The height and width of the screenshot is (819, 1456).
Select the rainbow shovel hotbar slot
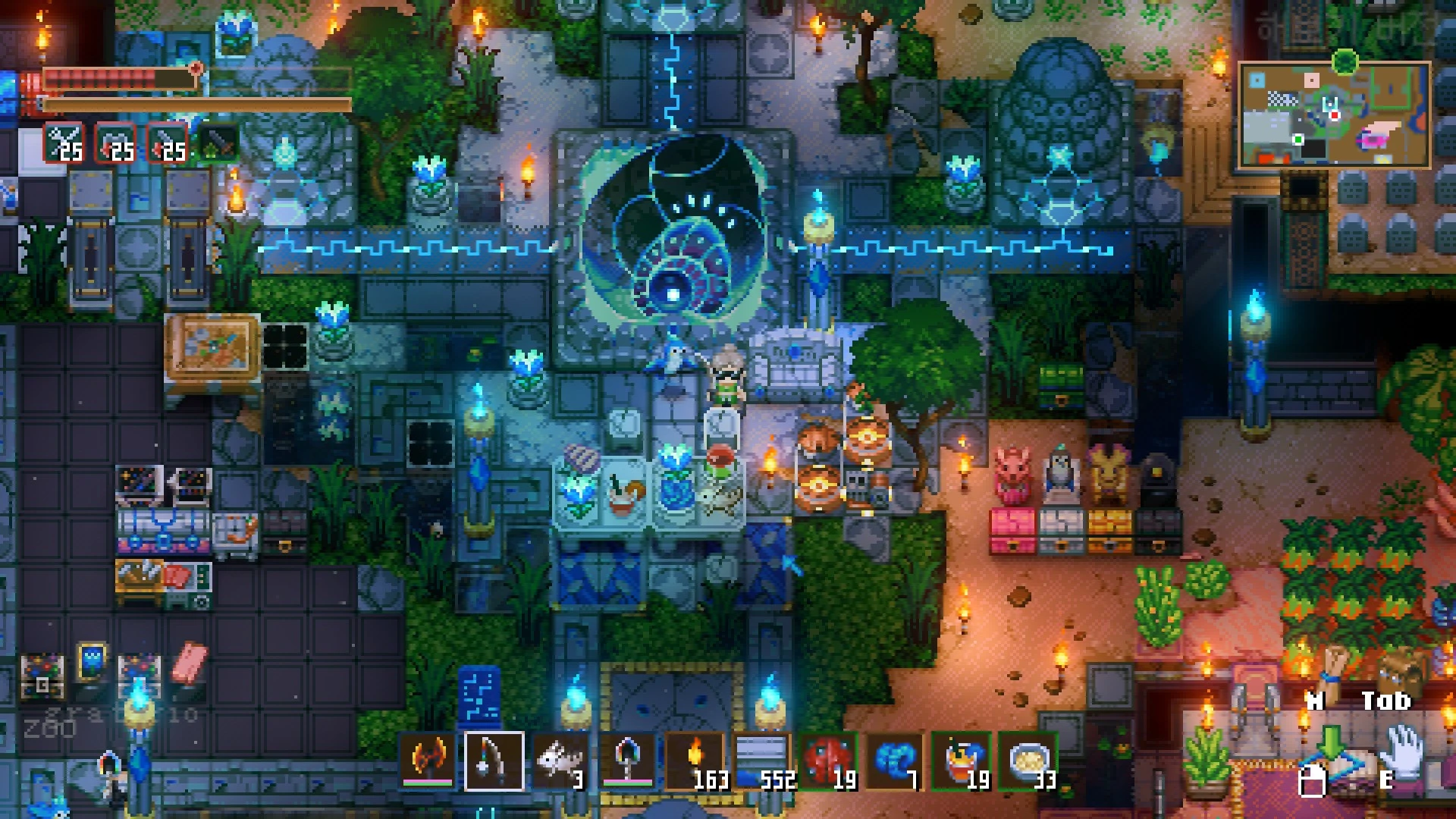[x=627, y=761]
